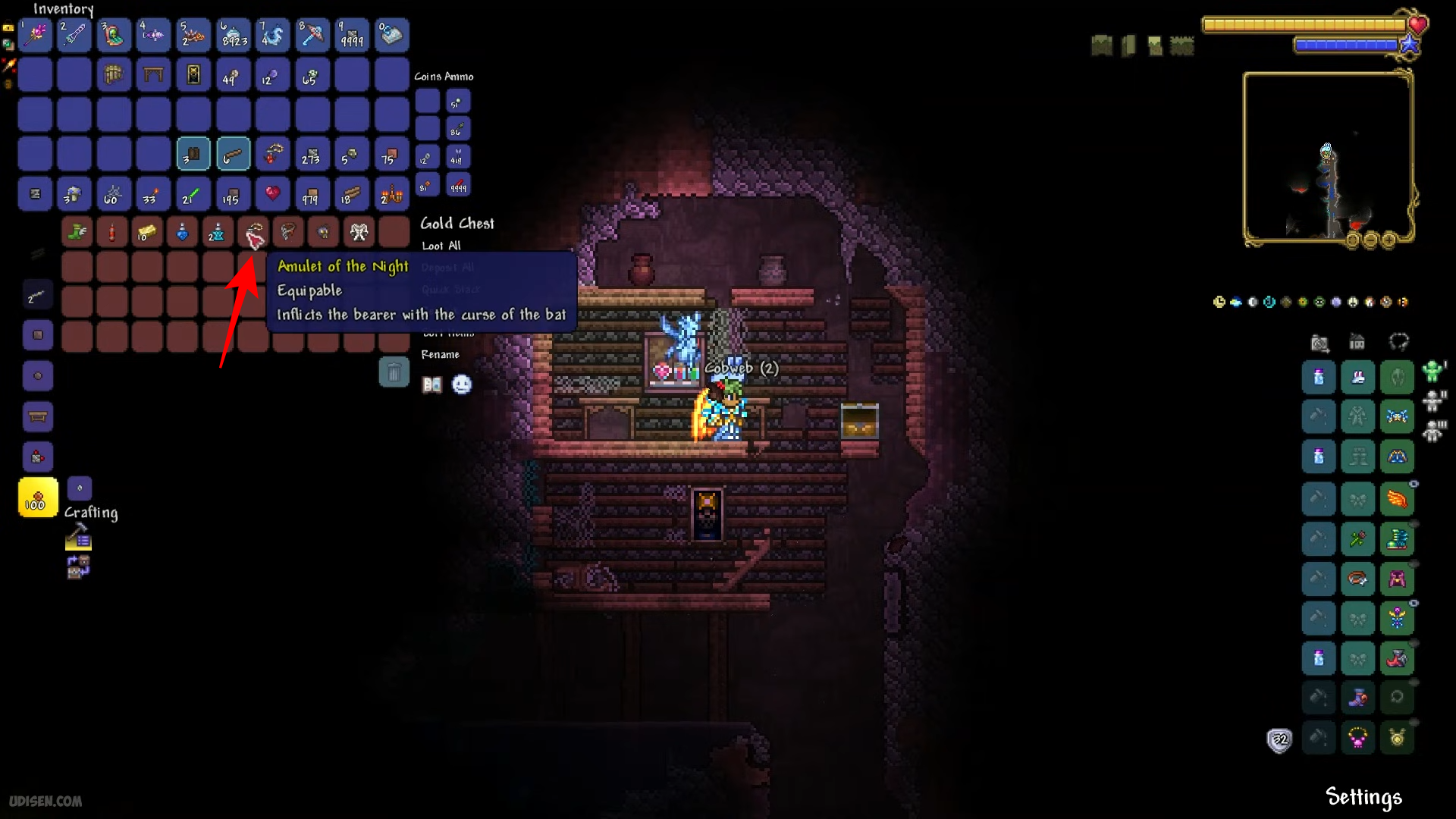Select the pickaxe in the hotbar
The width and height of the screenshot is (1456, 819).
pyautogui.click(x=312, y=35)
